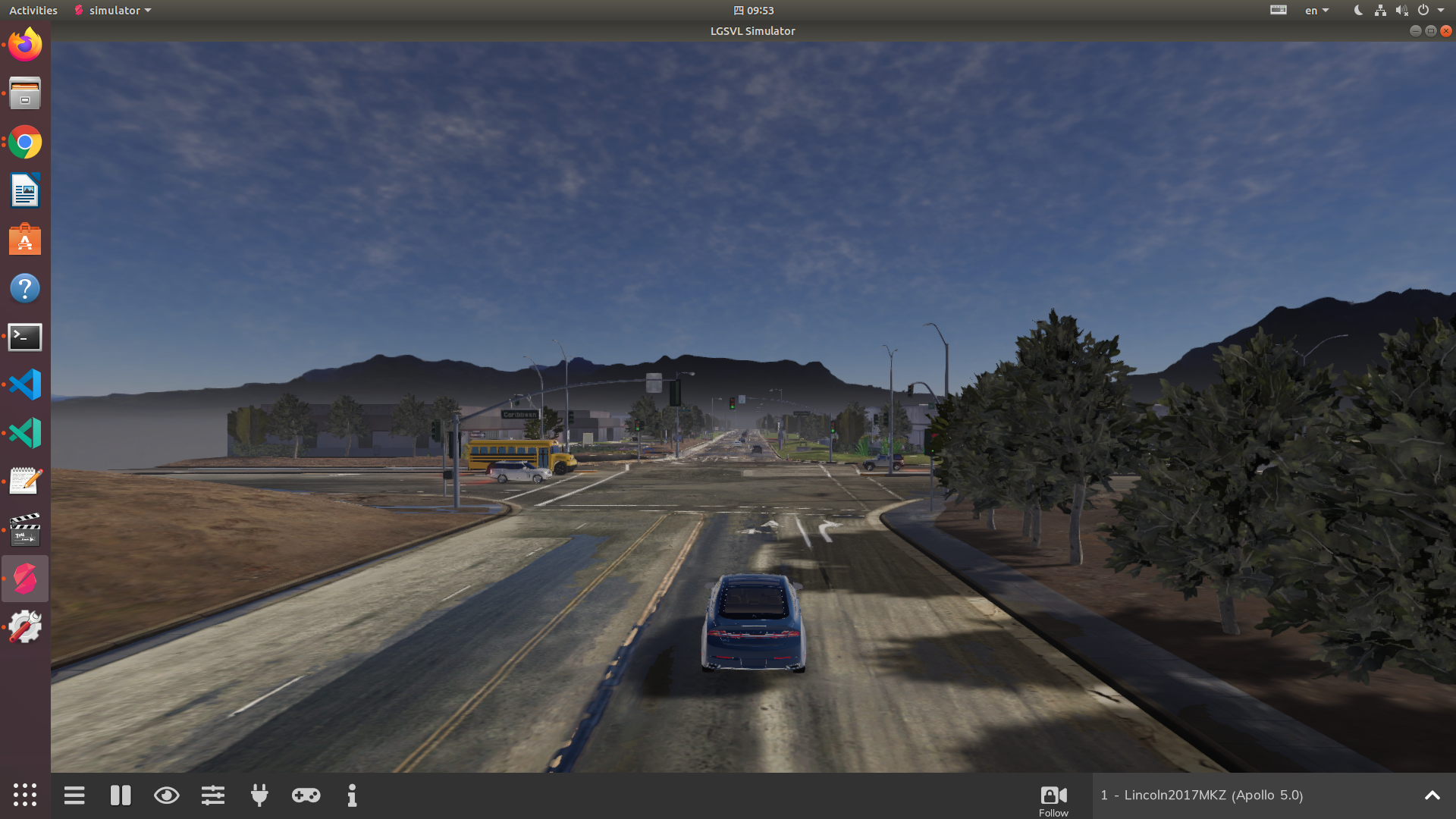Toggle the sensor visualizer eye icon

coord(167,795)
